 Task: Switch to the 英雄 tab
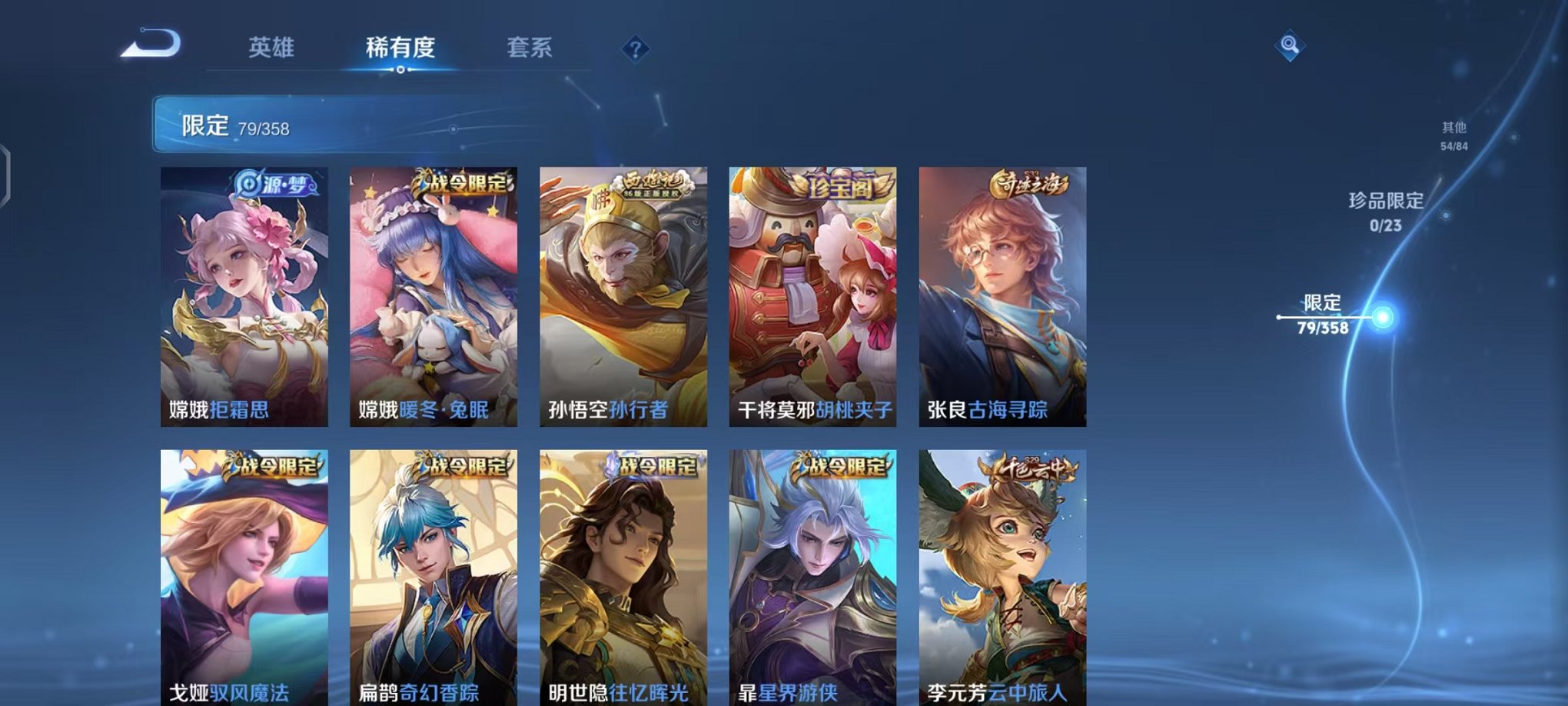pyautogui.click(x=271, y=48)
